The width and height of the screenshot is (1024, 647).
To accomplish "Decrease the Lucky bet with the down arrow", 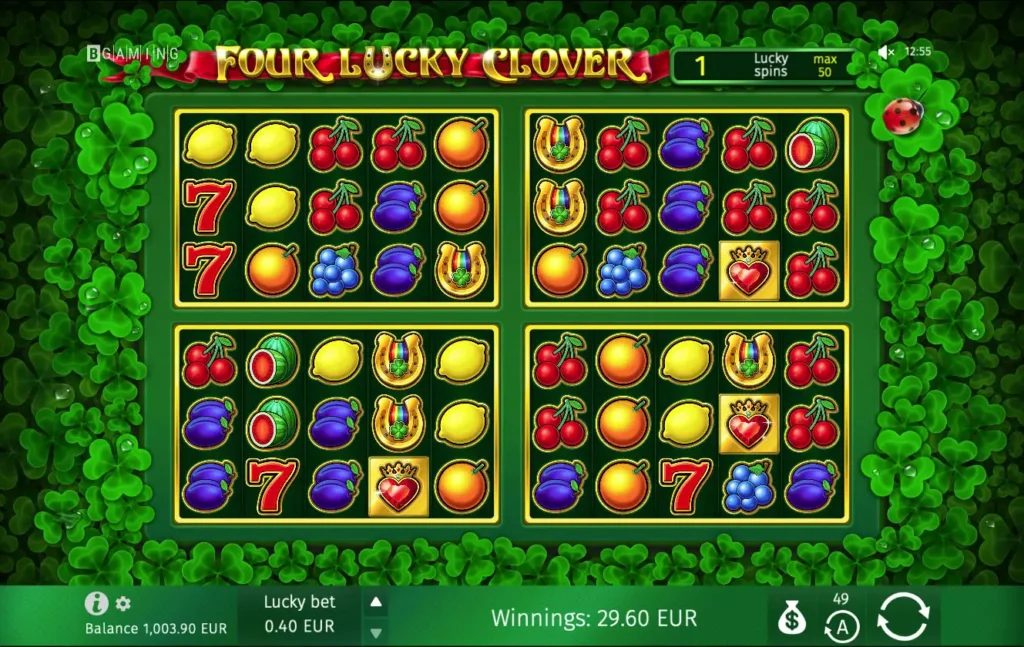I will point(376,632).
